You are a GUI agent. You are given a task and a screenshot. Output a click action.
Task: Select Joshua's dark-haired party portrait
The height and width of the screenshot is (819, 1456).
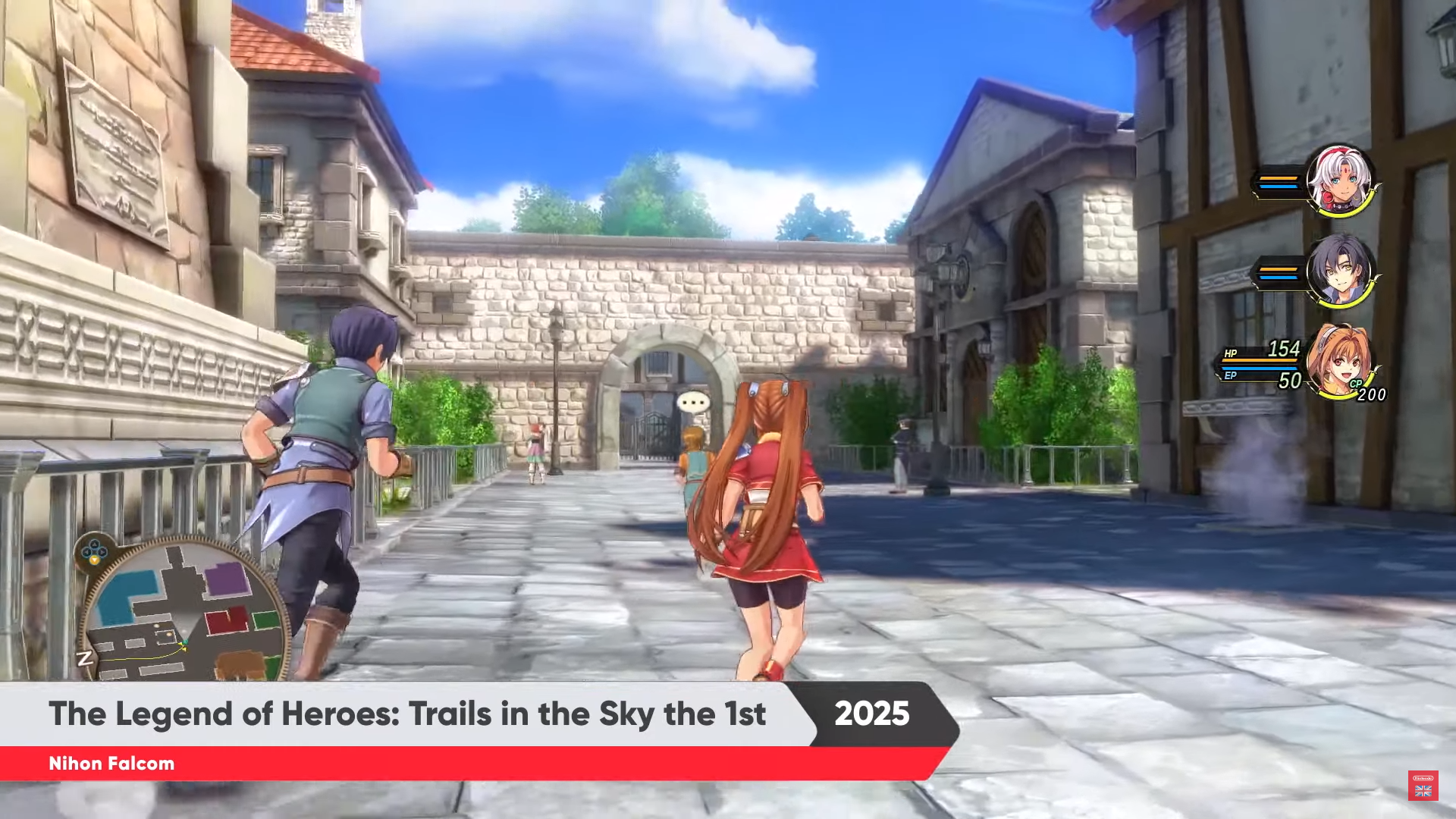[x=1342, y=270]
